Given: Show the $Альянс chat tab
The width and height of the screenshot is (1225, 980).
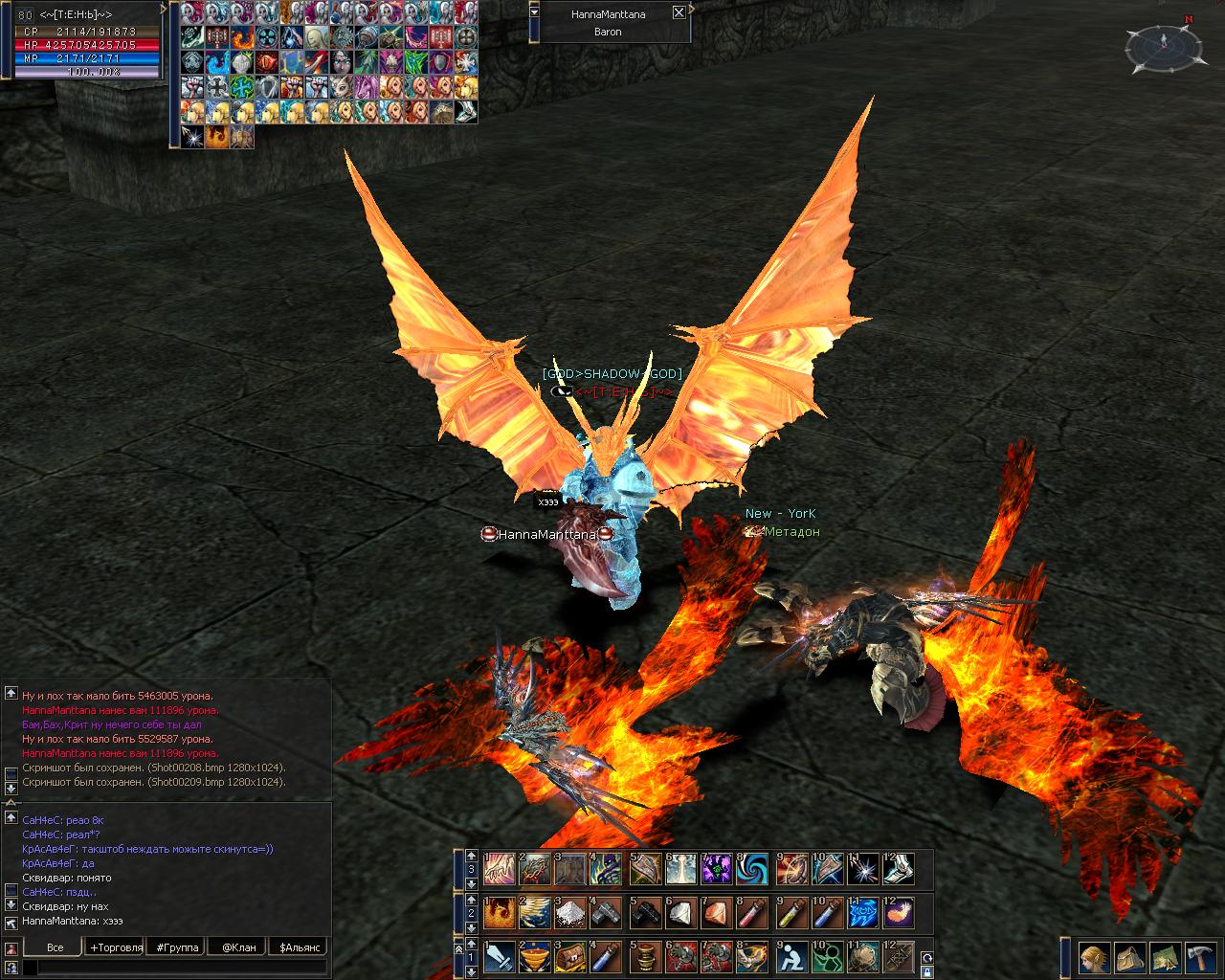Looking at the screenshot, I should click(x=300, y=947).
